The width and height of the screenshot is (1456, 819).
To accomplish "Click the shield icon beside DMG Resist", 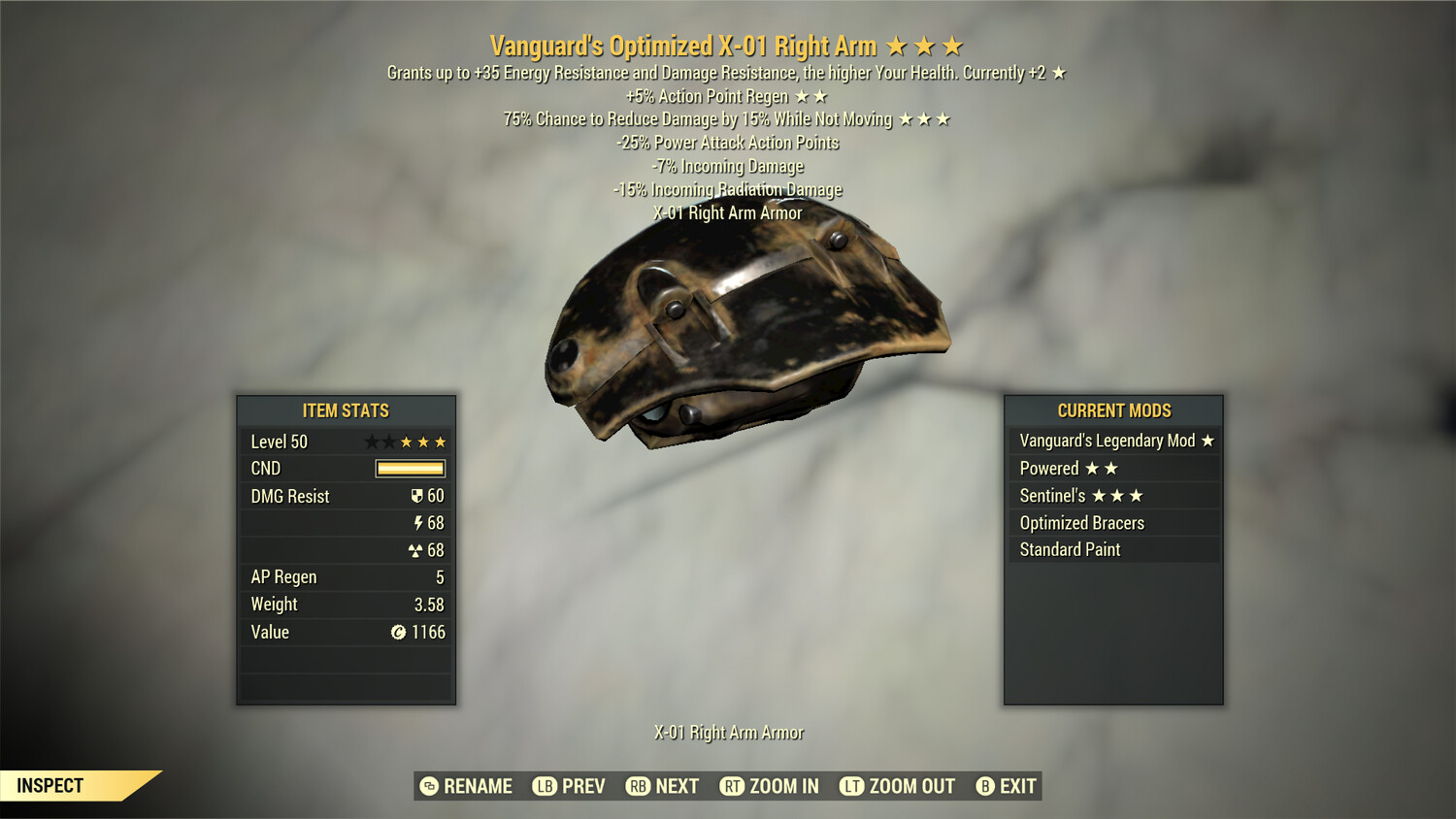I will tap(416, 496).
